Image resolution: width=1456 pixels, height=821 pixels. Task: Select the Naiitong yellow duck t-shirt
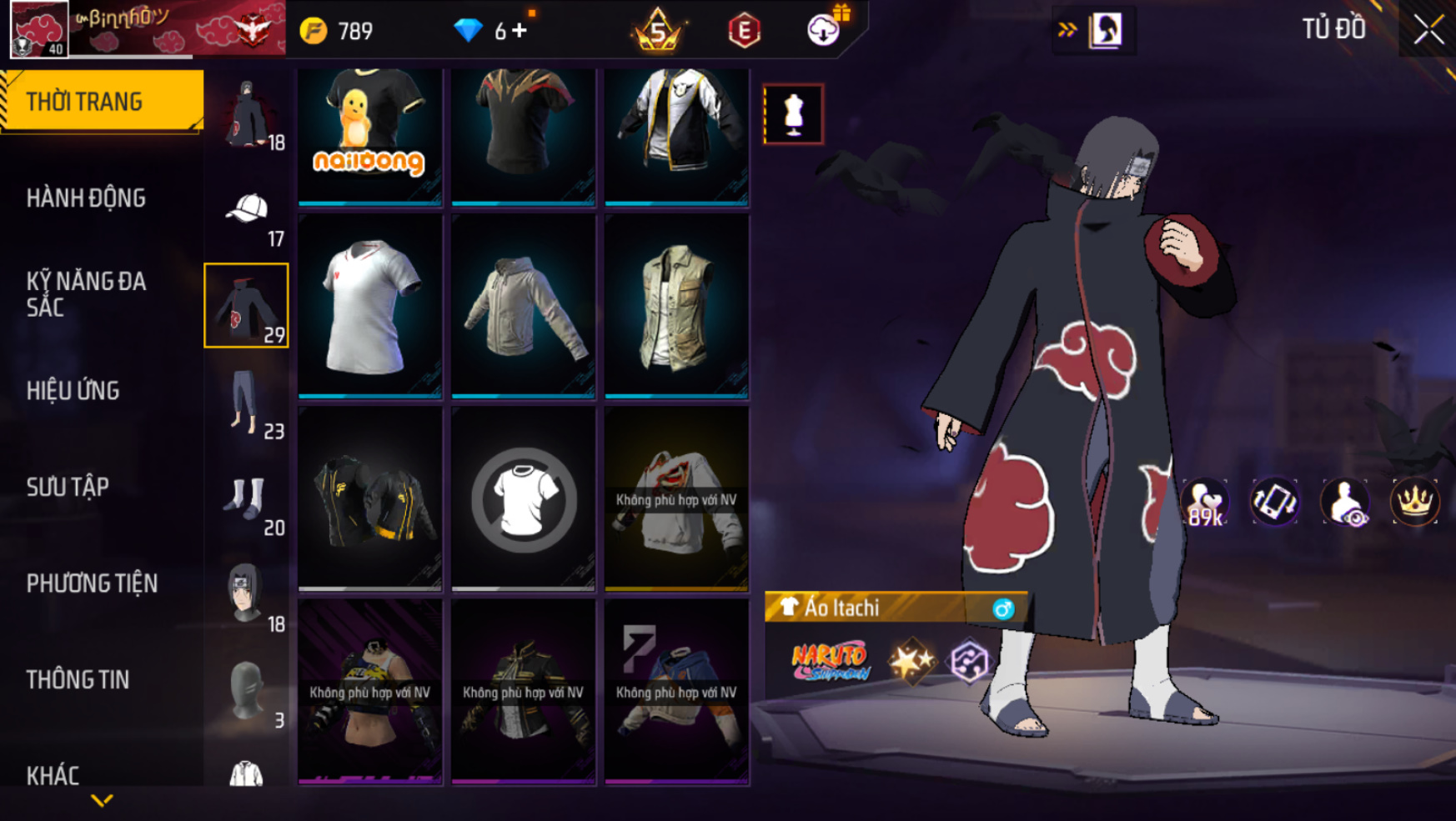click(369, 133)
